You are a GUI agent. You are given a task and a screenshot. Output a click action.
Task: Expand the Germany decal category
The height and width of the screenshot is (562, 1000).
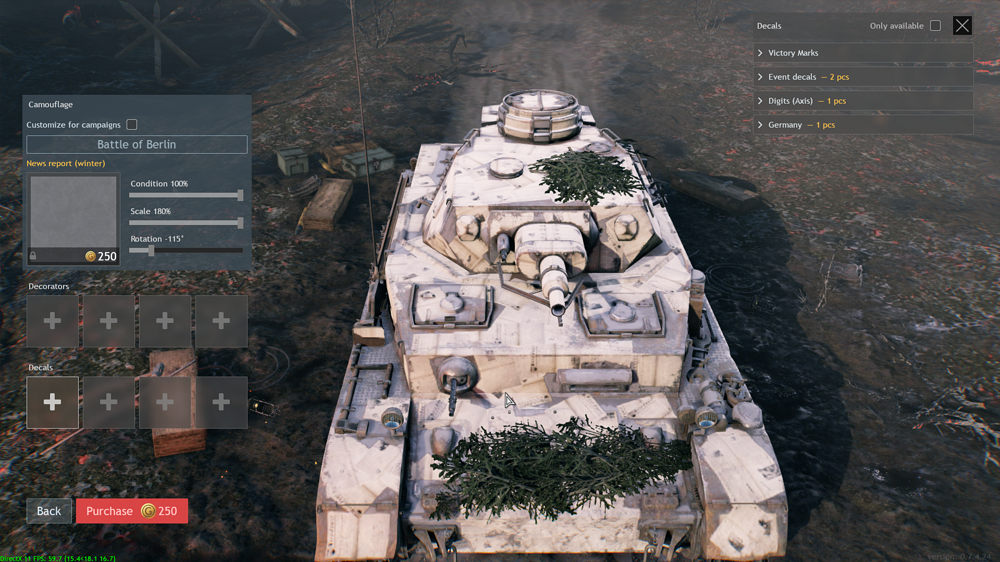863,125
